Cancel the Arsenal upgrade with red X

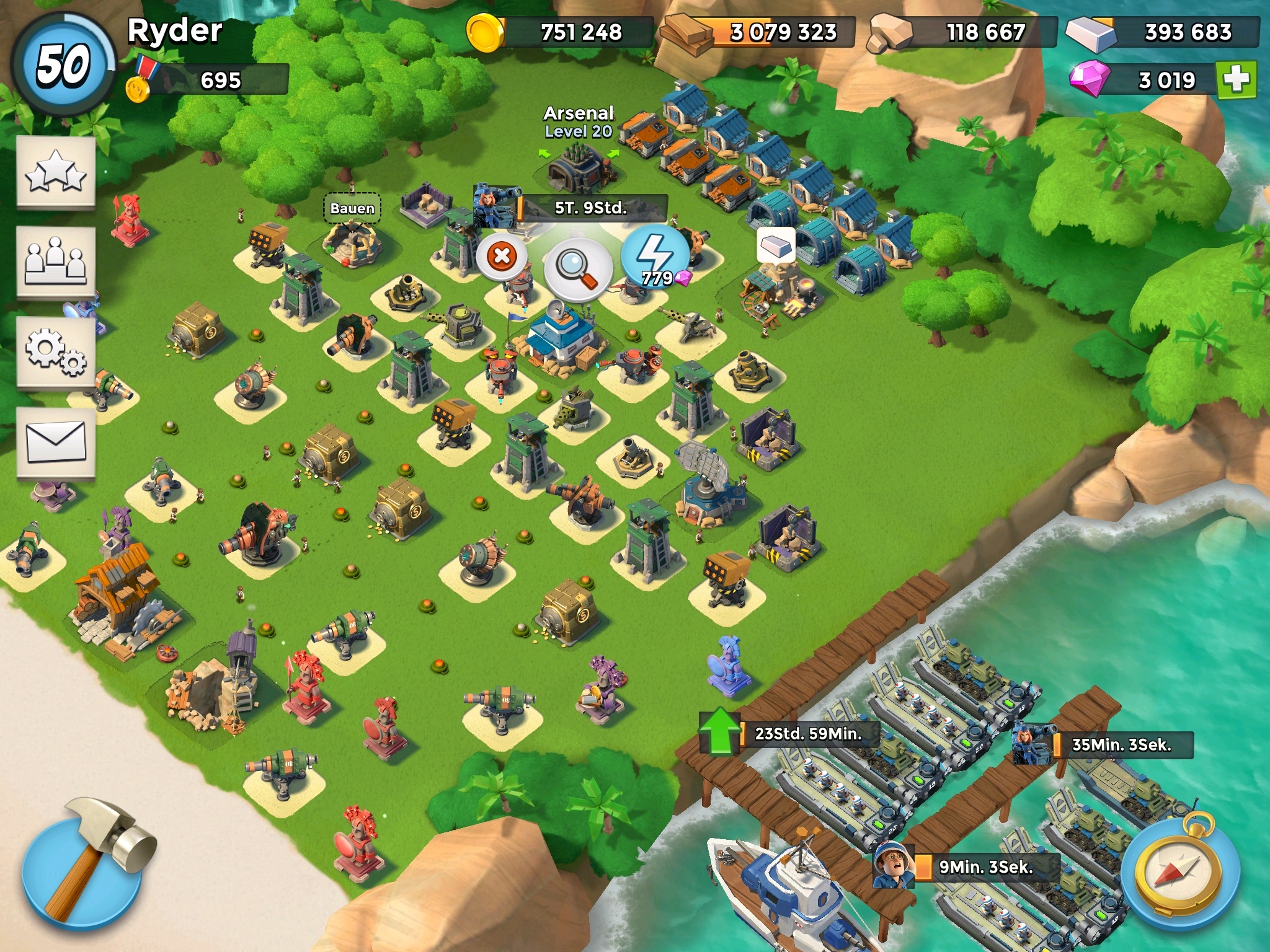502,255
